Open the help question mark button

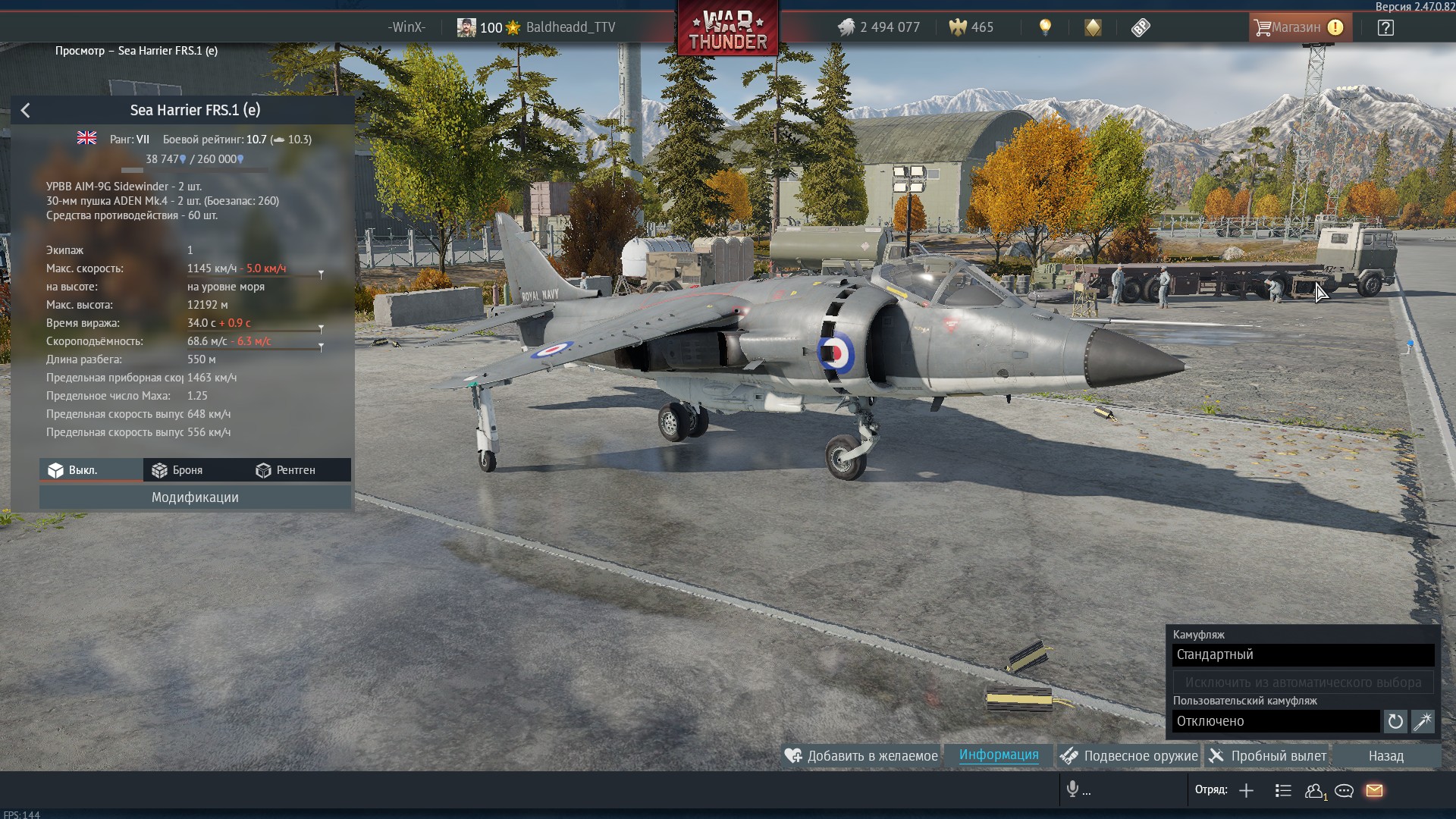pos(1385,28)
